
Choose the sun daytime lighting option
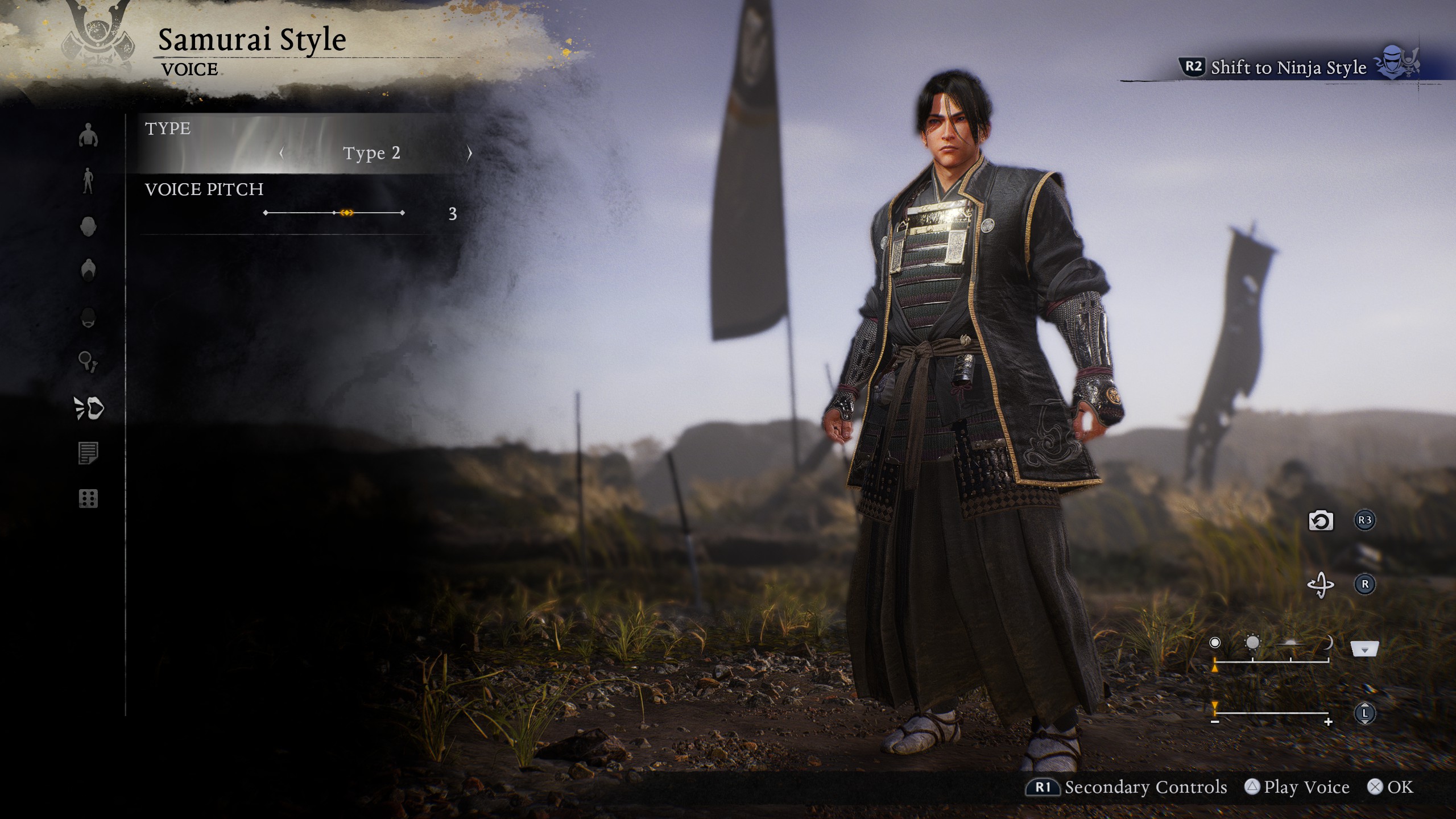tap(1252, 643)
